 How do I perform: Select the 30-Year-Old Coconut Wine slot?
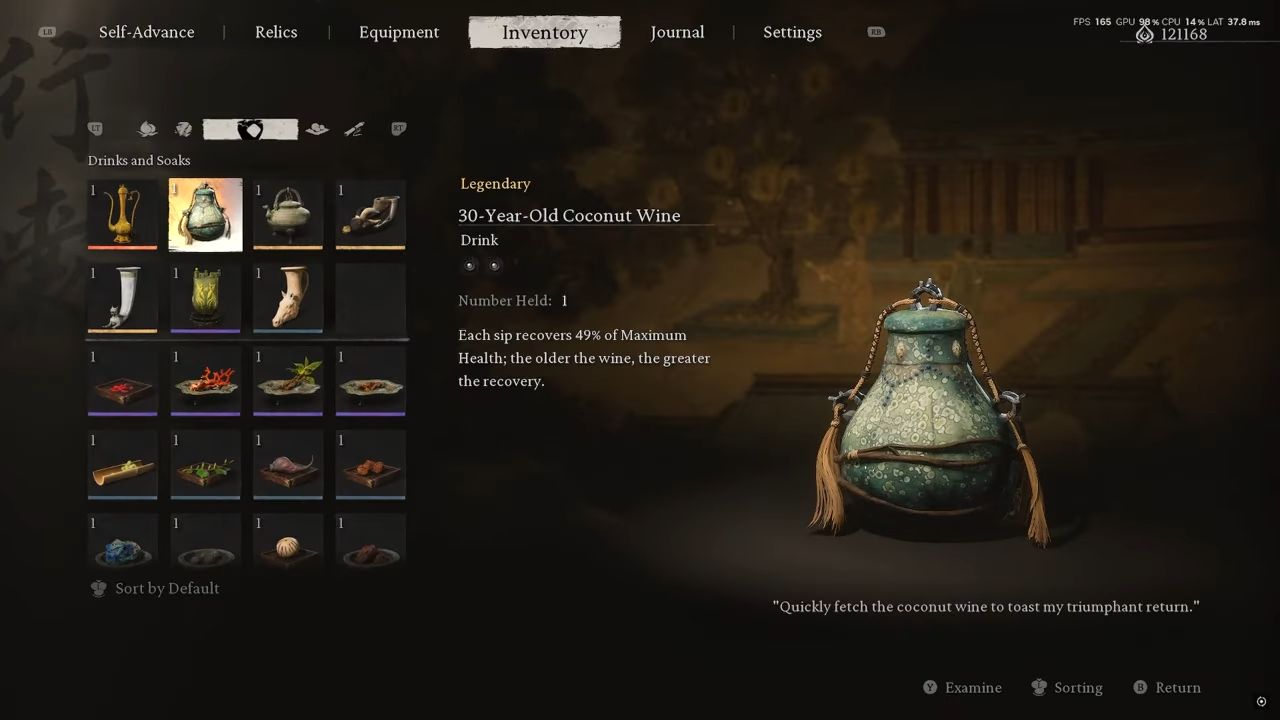tap(205, 214)
